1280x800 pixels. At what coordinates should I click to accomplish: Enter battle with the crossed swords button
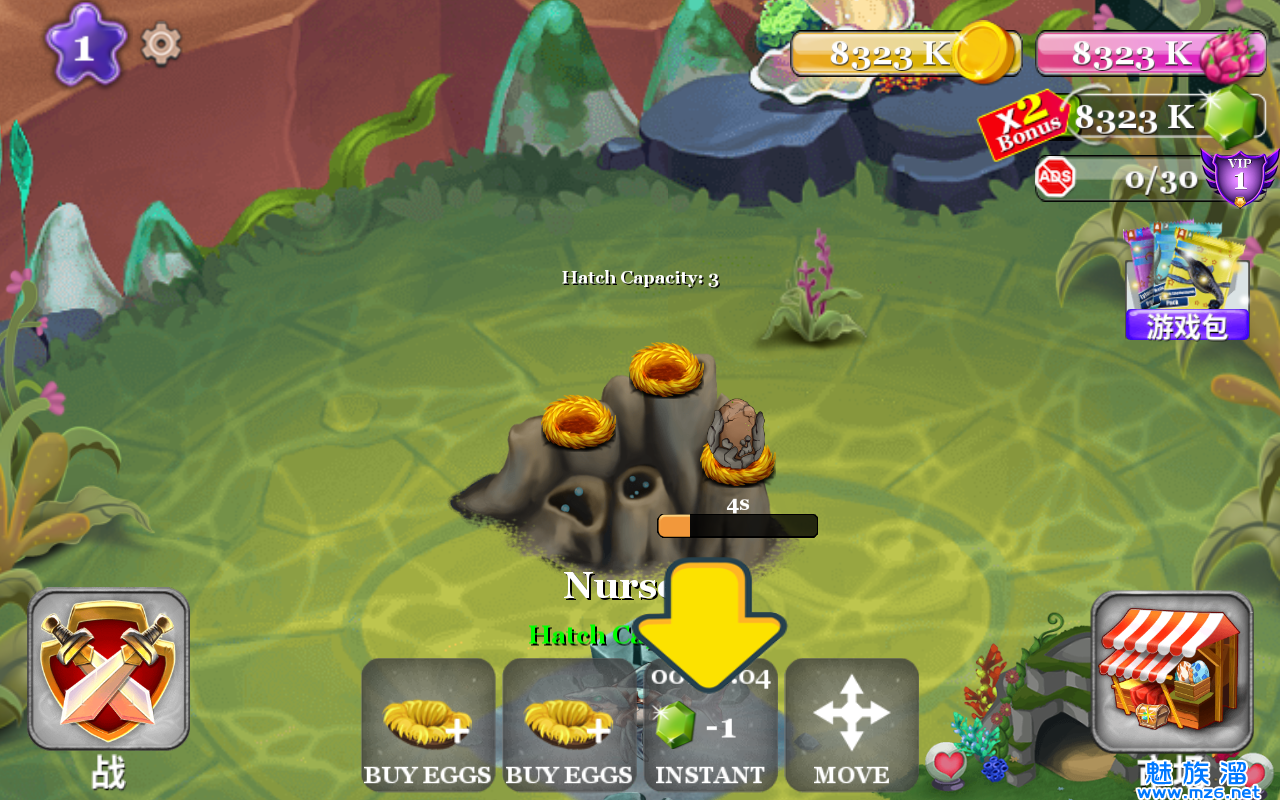(108, 670)
